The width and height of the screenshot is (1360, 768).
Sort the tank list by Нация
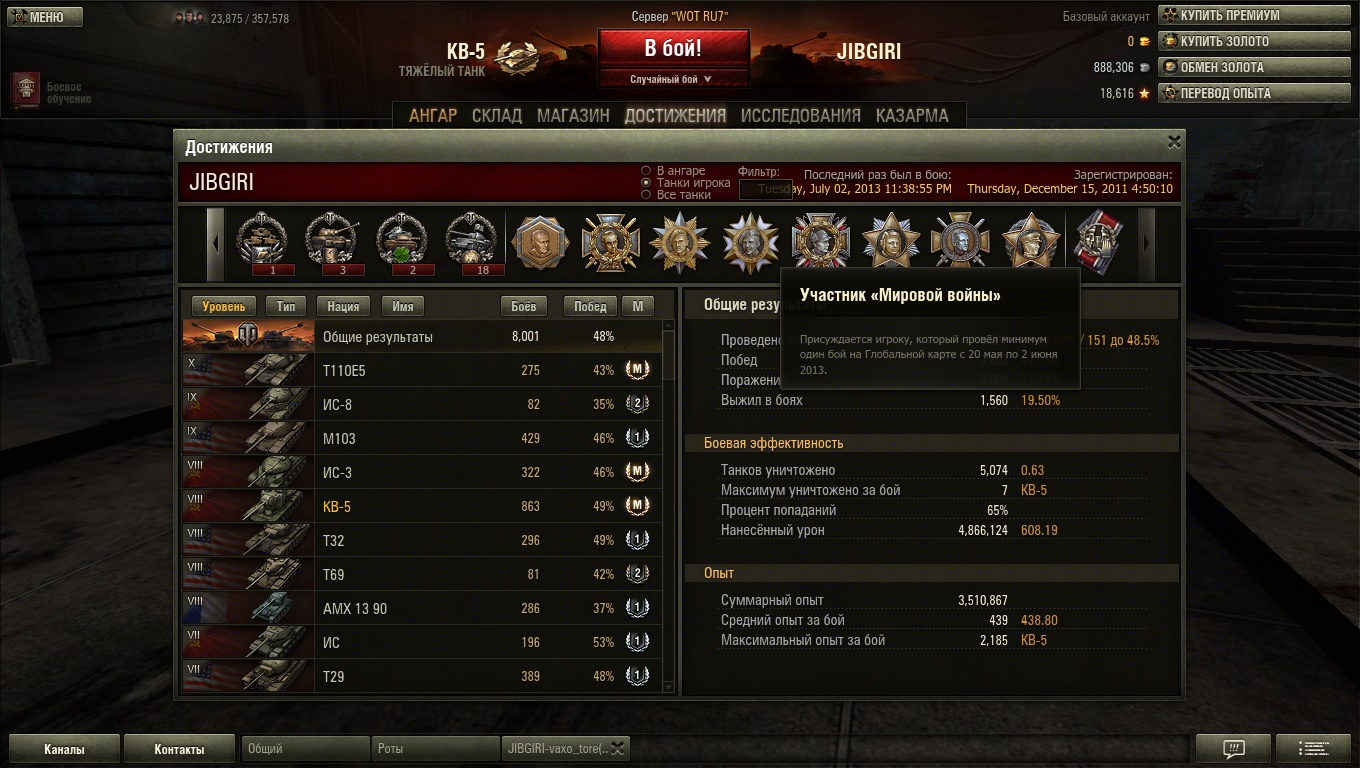coord(343,306)
